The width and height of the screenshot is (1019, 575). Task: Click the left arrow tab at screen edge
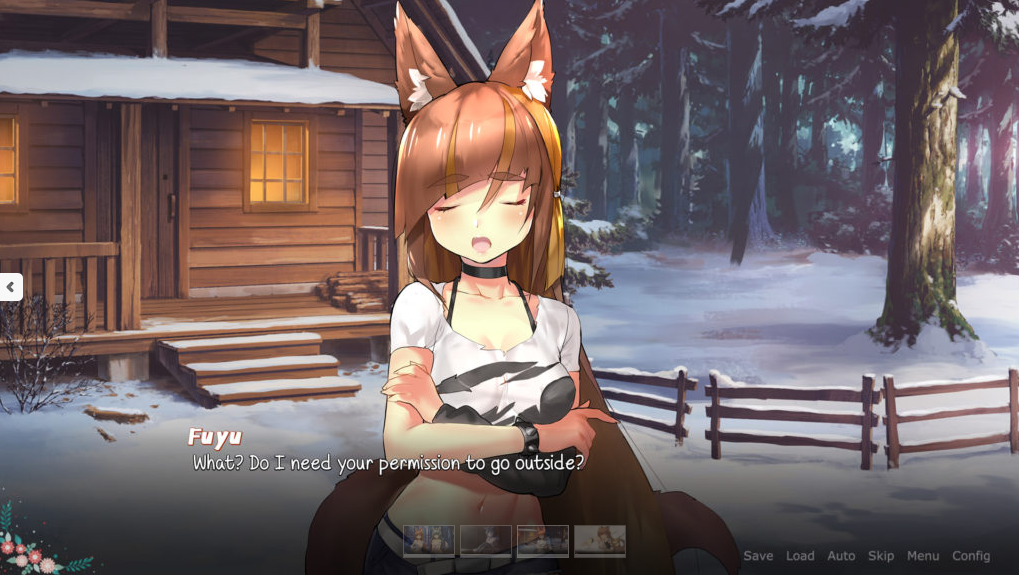[x=10, y=287]
